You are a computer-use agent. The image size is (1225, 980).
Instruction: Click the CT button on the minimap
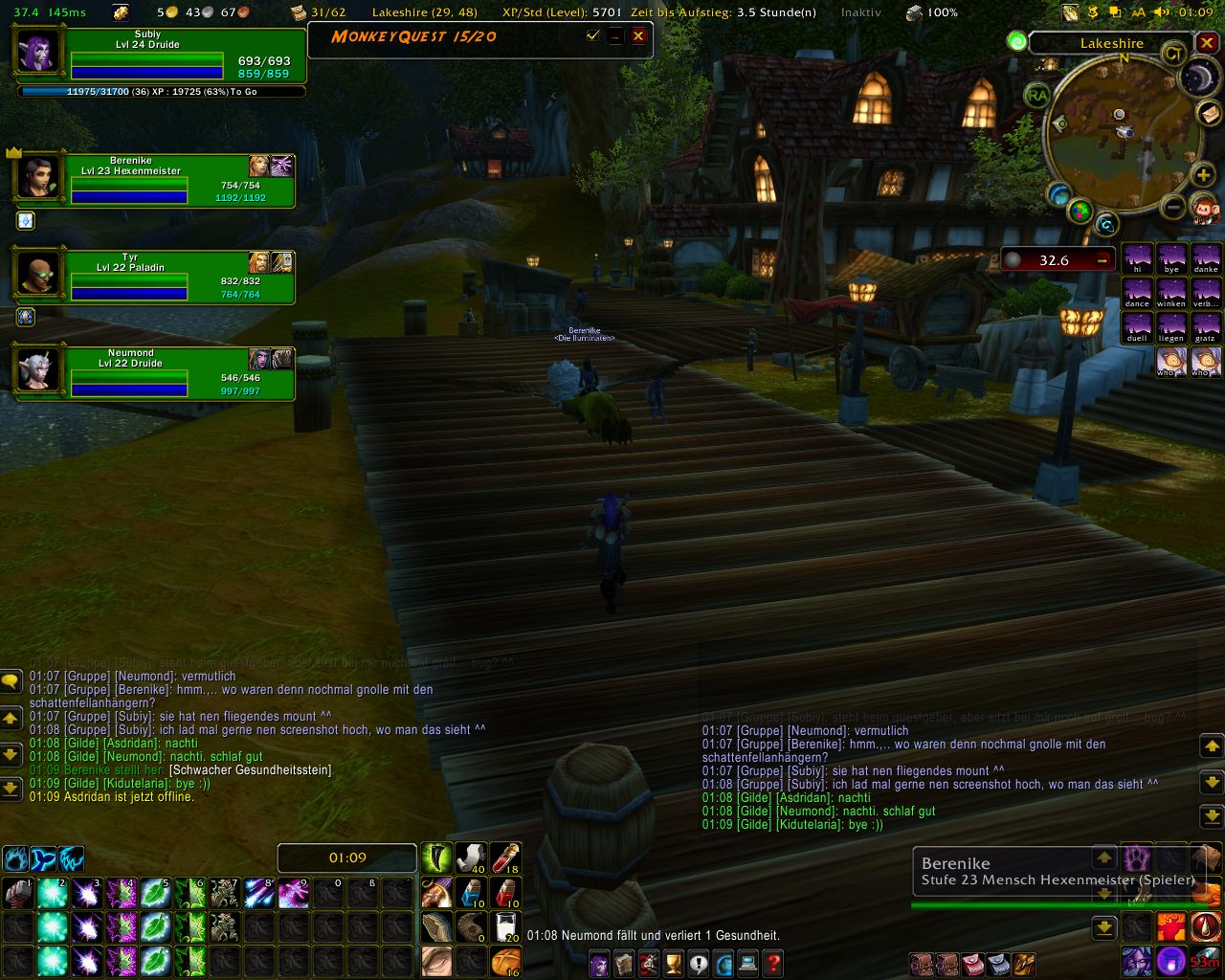click(x=1173, y=54)
